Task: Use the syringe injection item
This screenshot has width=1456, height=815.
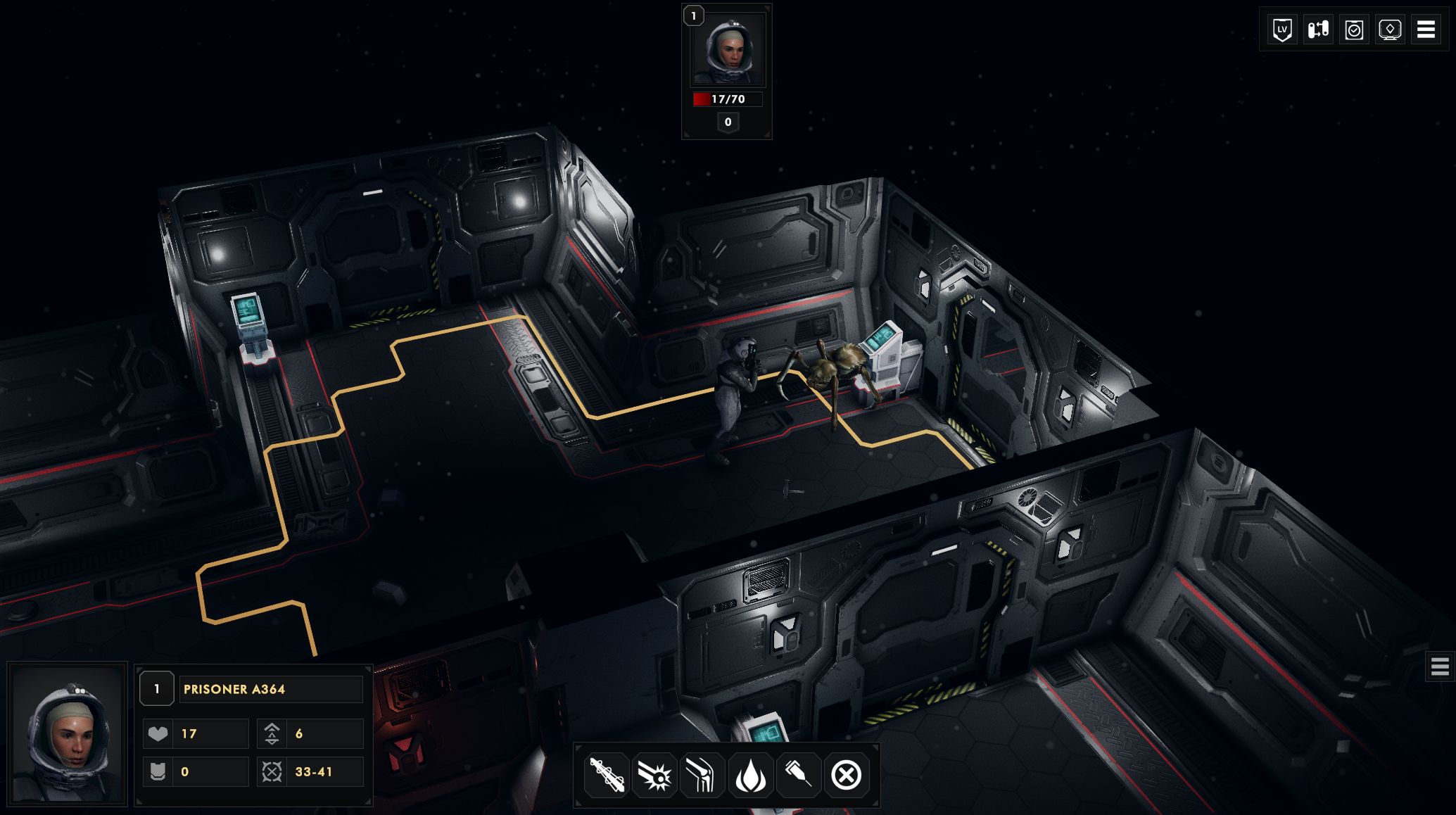Action: click(798, 776)
